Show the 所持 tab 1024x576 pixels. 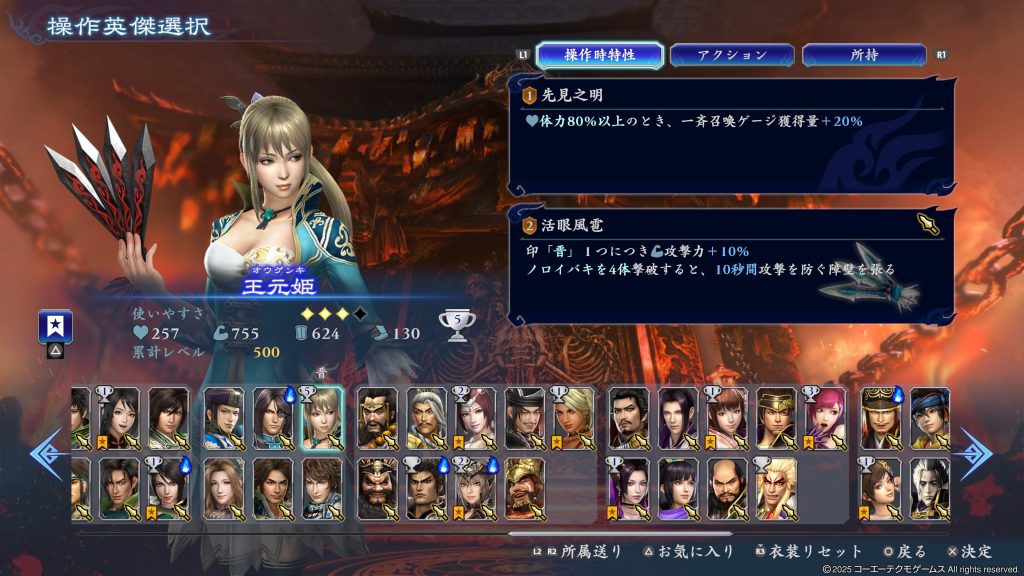[x=864, y=55]
